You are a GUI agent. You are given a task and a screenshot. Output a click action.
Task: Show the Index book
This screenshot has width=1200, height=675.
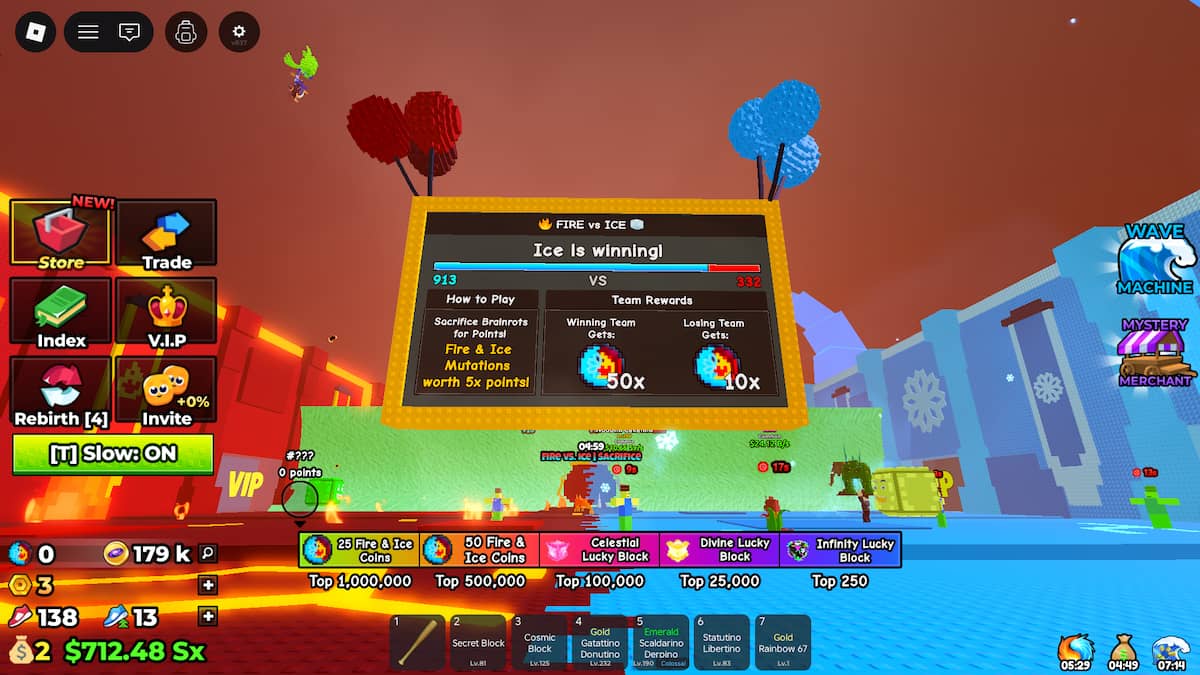coord(61,314)
